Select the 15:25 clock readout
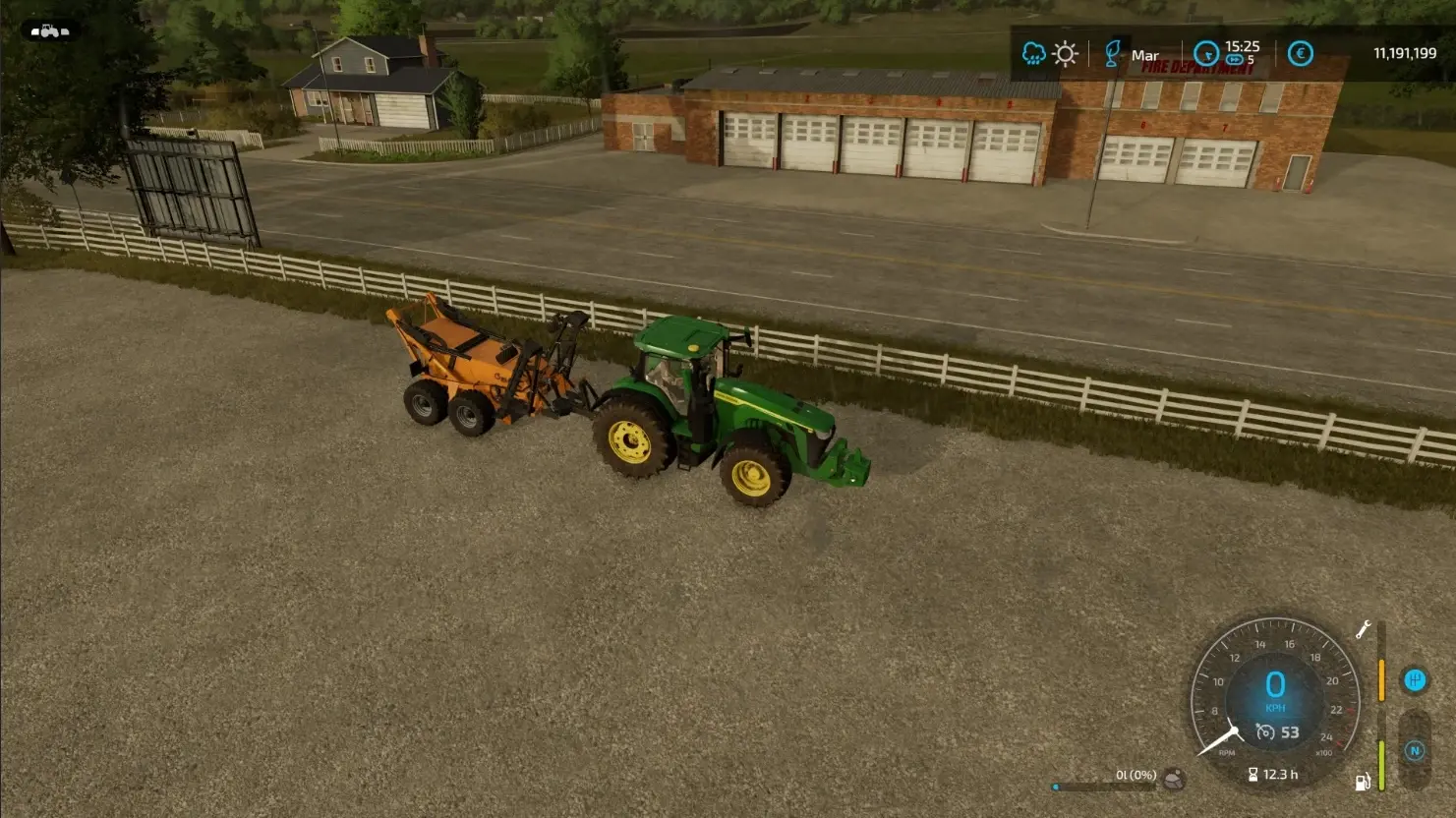 coord(1243,45)
